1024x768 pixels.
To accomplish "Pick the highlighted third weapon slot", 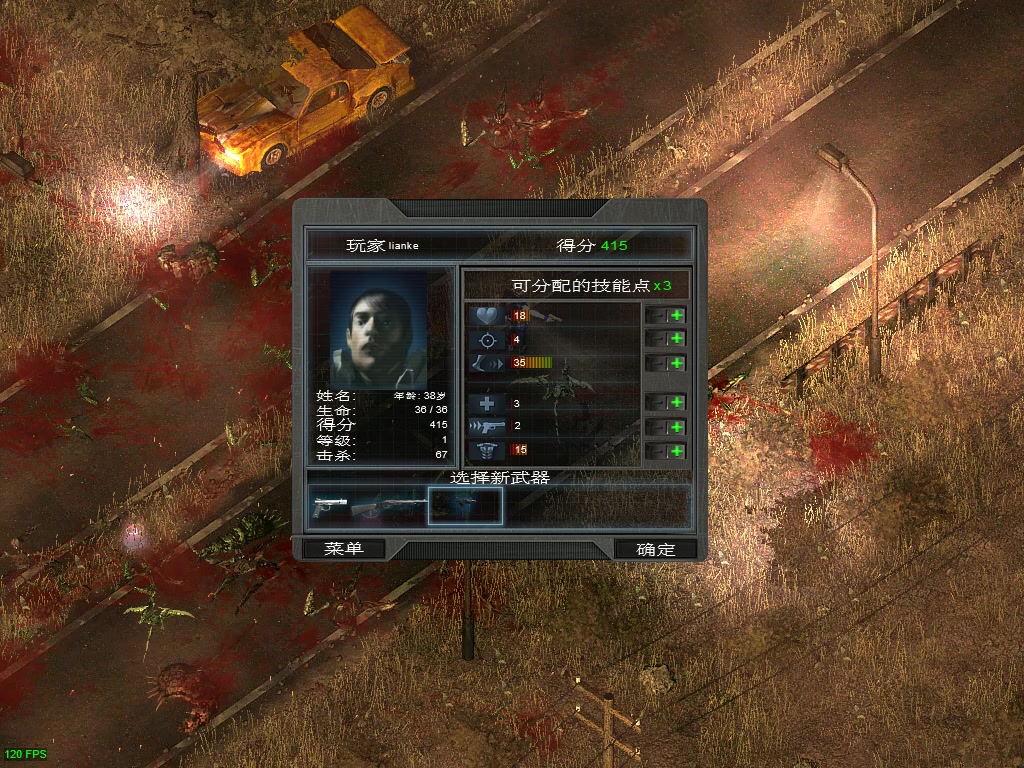I will point(465,506).
